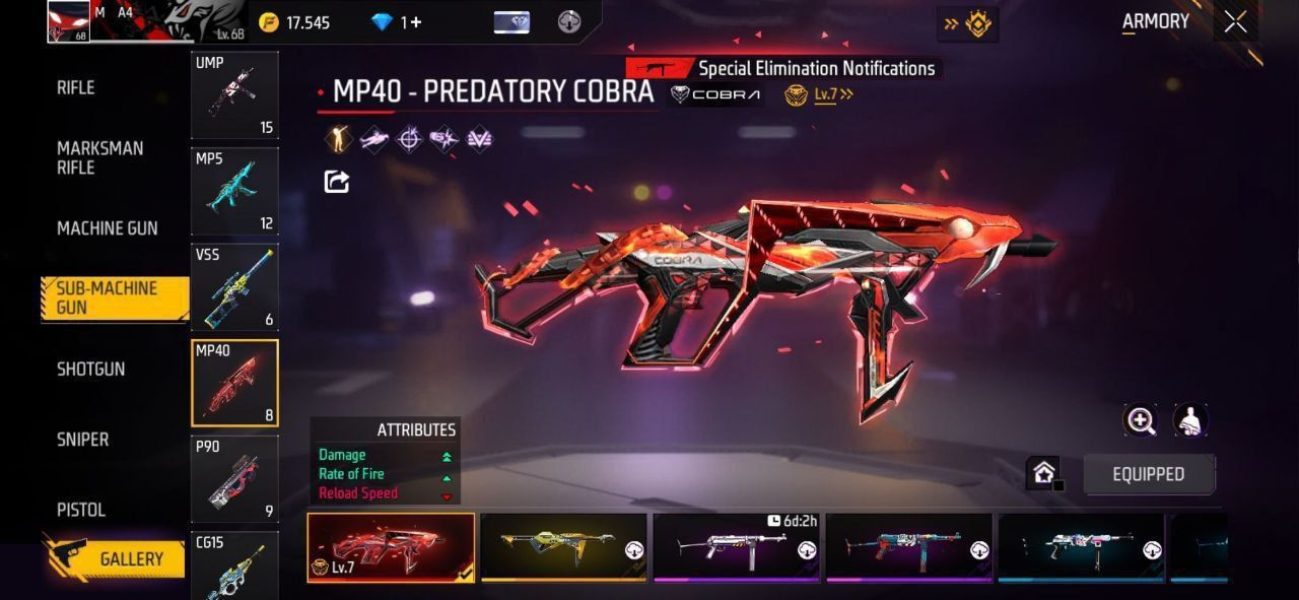The width and height of the screenshot is (1299, 600).
Task: Open the weapon Gallery
Action: 116,559
